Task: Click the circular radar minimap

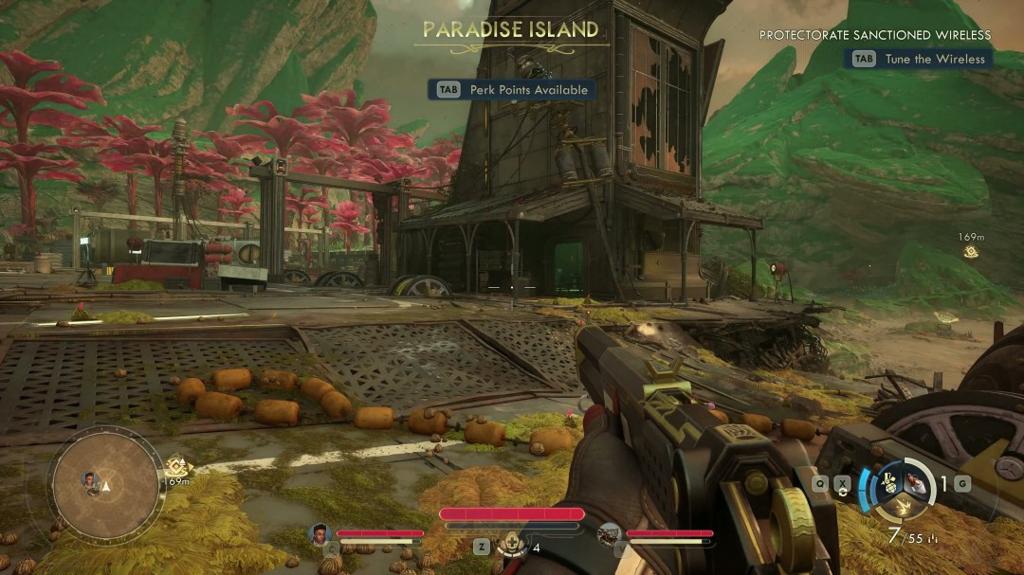Action: tap(107, 484)
